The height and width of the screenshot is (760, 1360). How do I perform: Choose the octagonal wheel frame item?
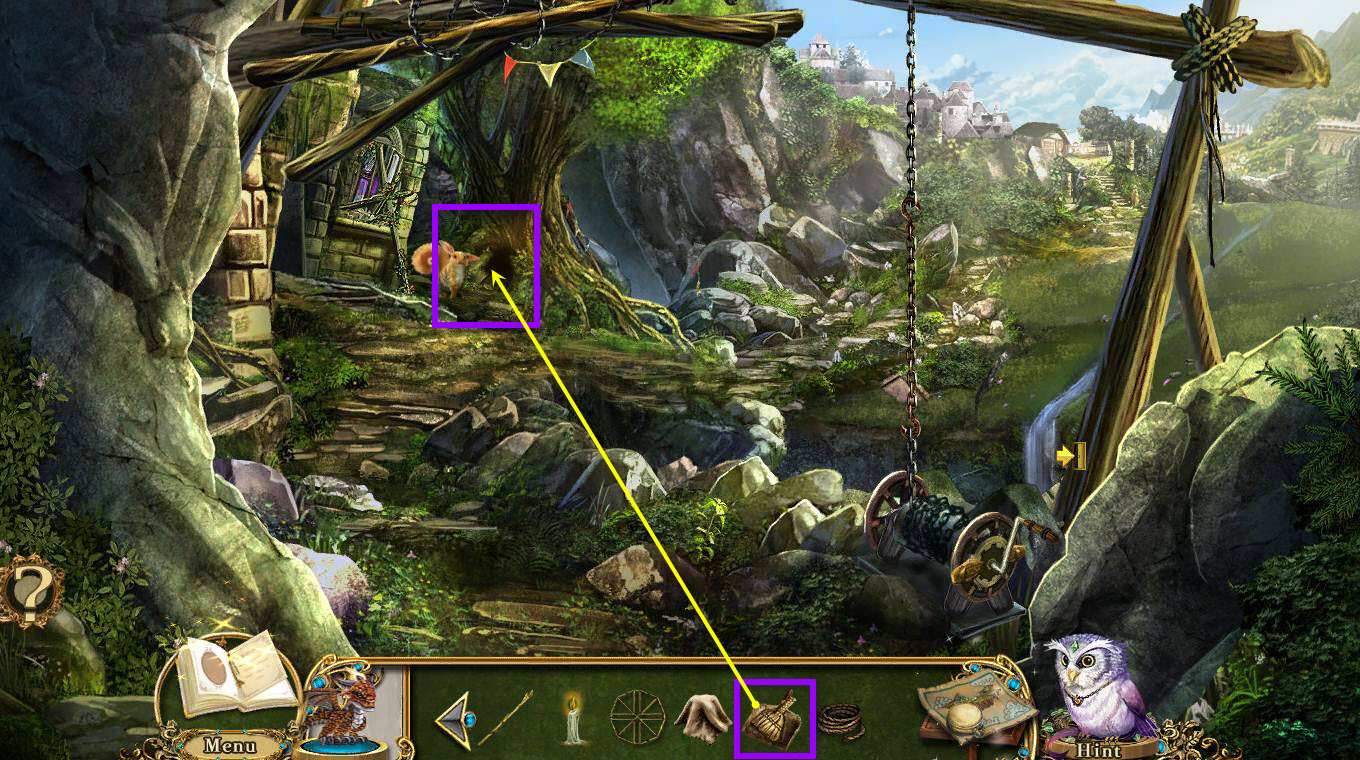(637, 718)
